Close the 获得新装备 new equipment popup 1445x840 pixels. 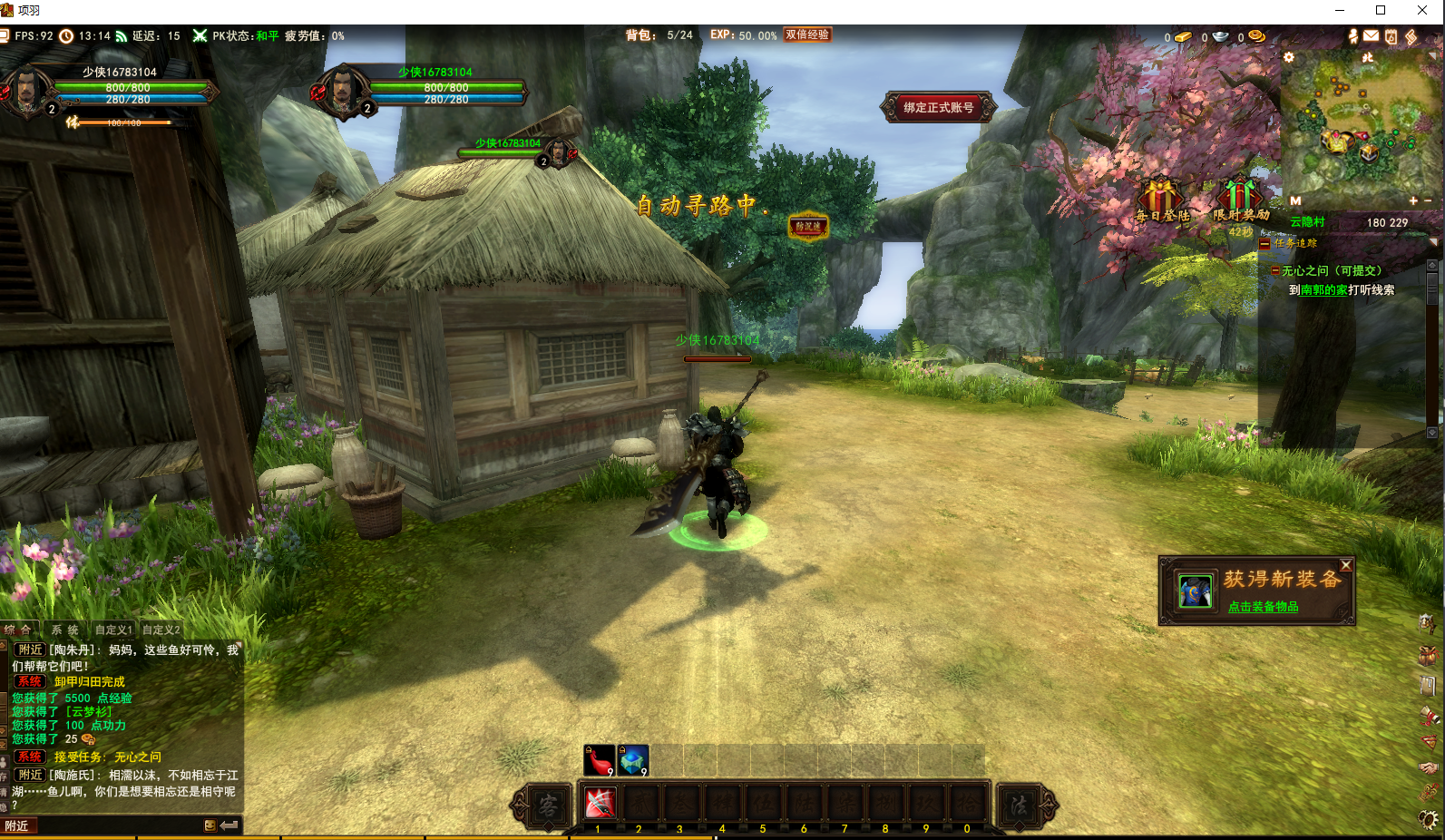(1346, 565)
